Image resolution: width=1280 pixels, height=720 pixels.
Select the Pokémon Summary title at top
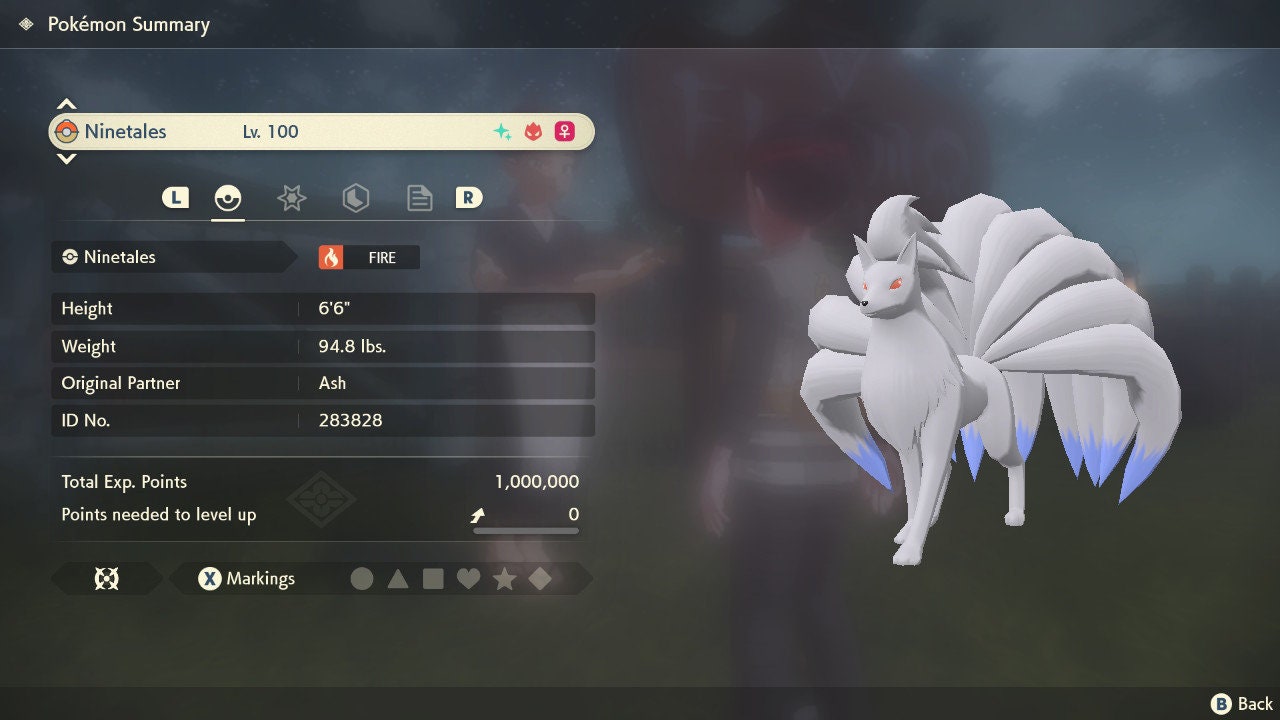pos(128,24)
